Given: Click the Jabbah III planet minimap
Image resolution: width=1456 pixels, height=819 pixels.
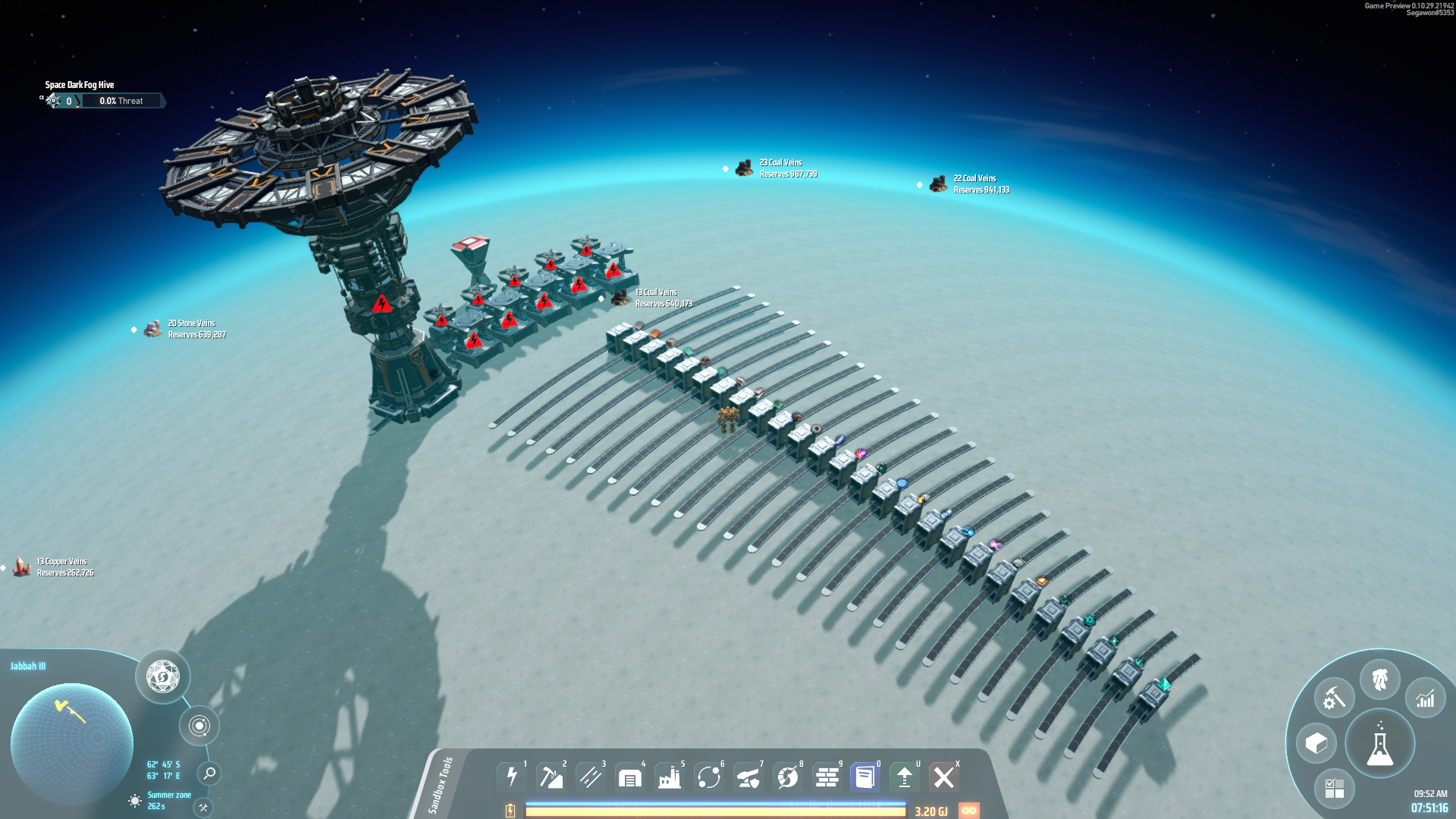Looking at the screenshot, I should click(x=72, y=743).
